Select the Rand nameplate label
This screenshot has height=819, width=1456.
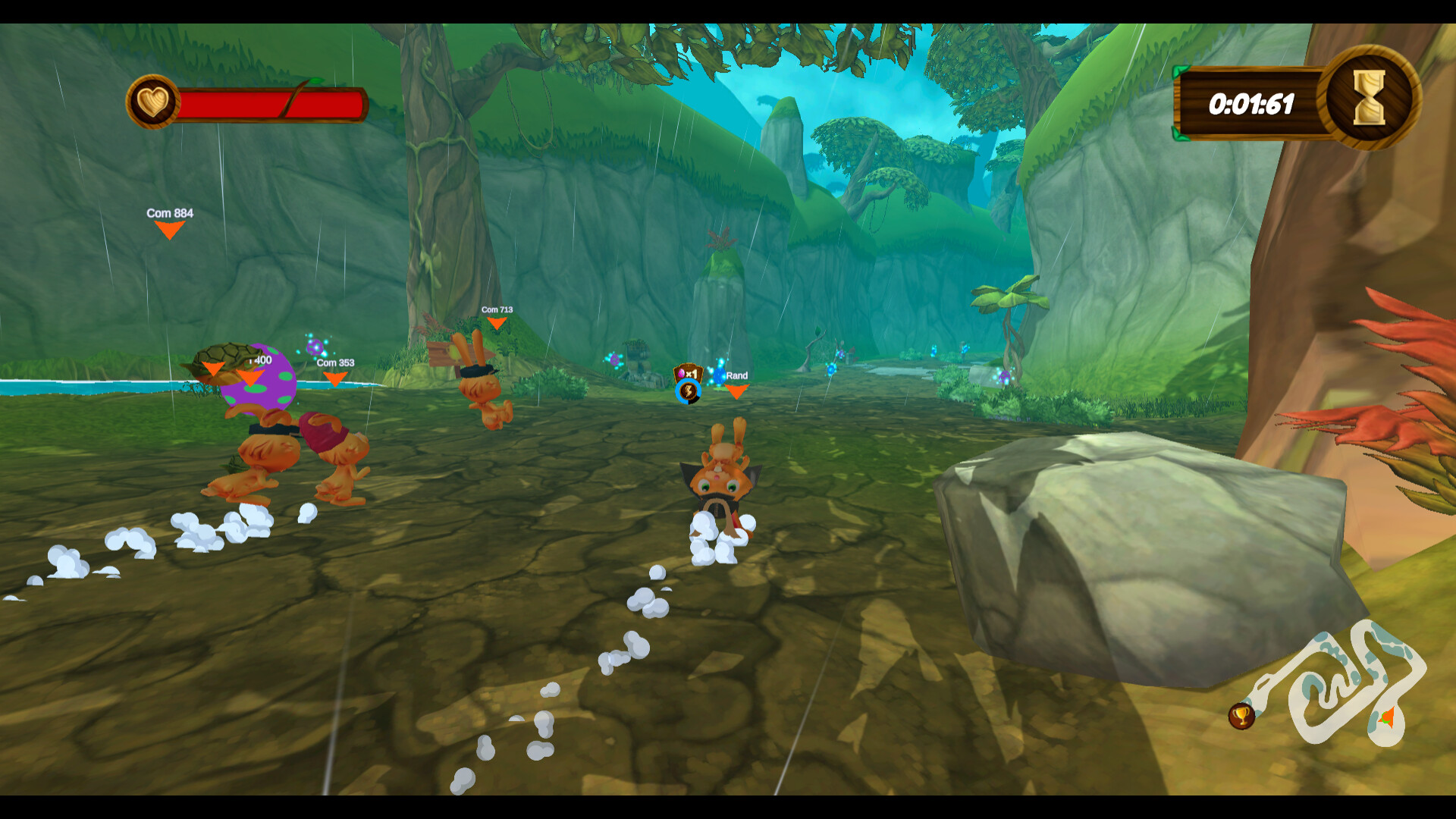click(736, 375)
